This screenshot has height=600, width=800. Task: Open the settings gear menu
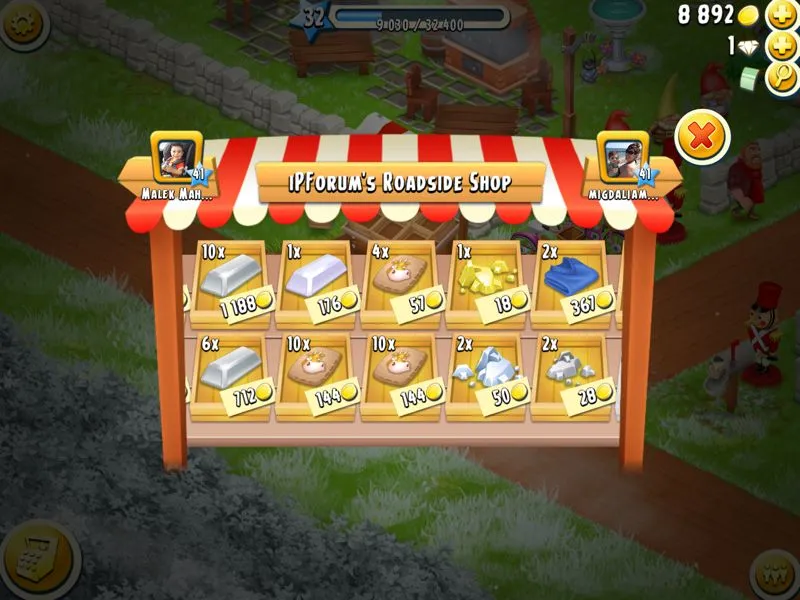pos(24,24)
